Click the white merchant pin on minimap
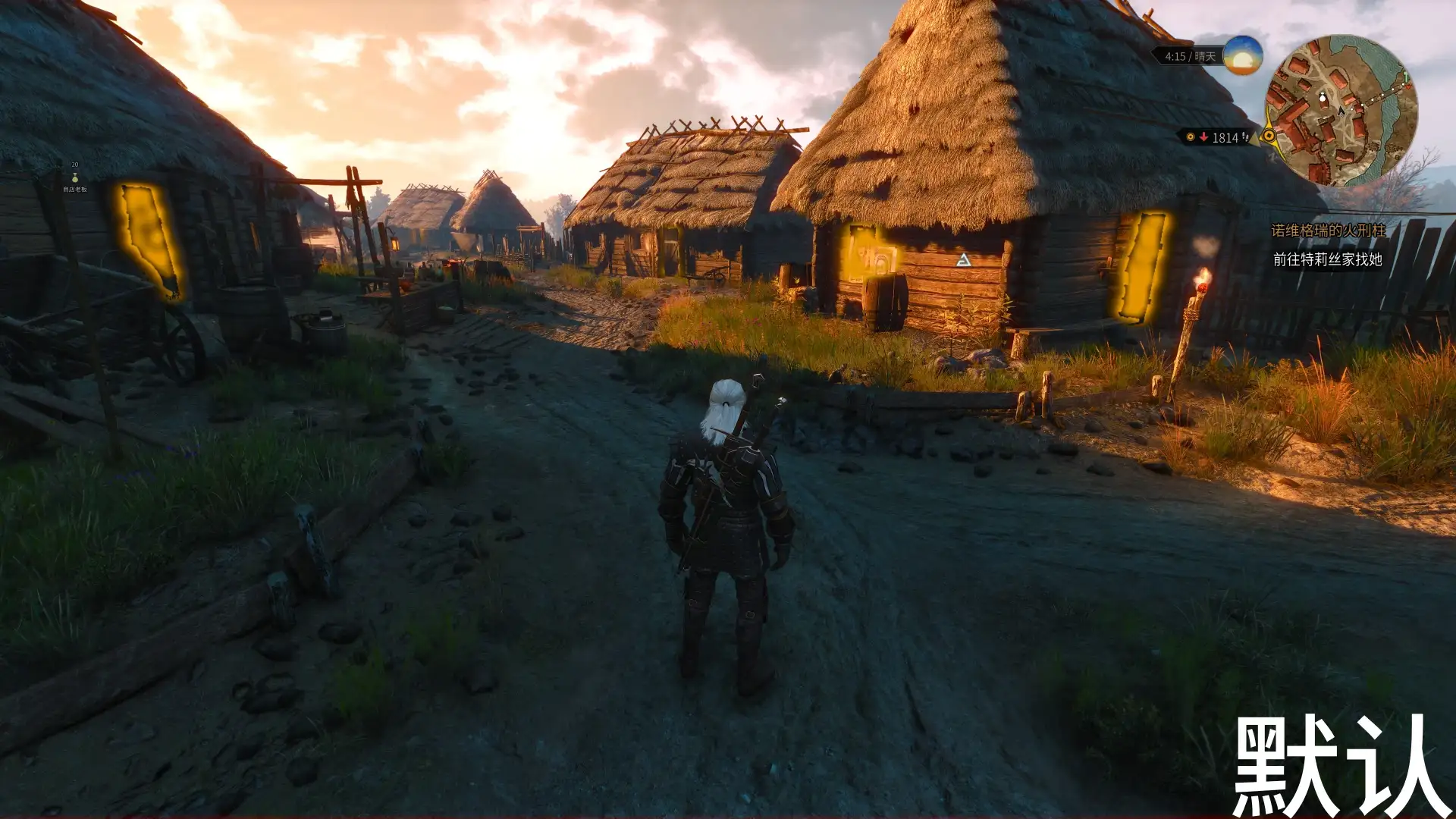 click(x=1323, y=98)
